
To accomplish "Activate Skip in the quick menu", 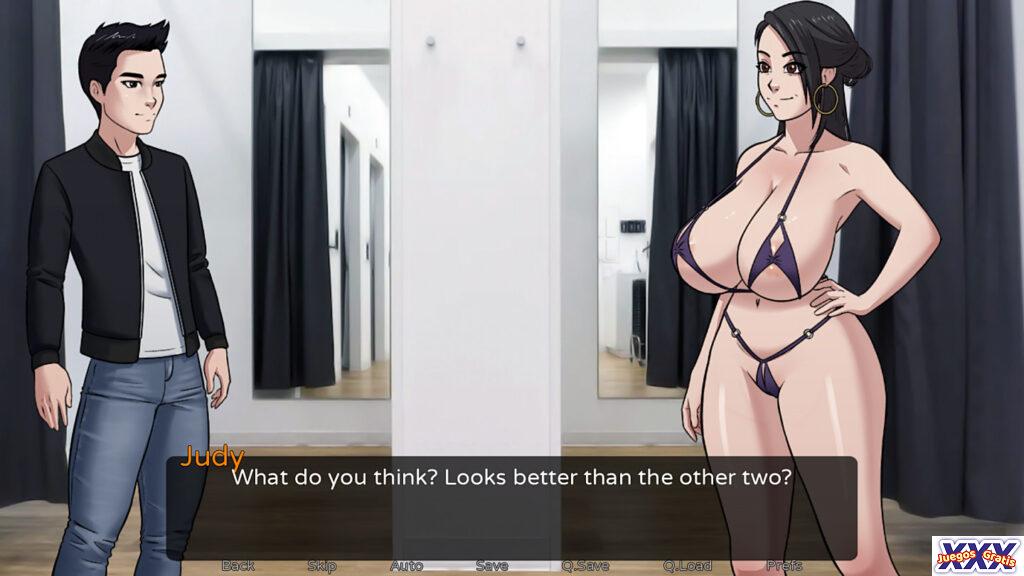I will click(322, 565).
